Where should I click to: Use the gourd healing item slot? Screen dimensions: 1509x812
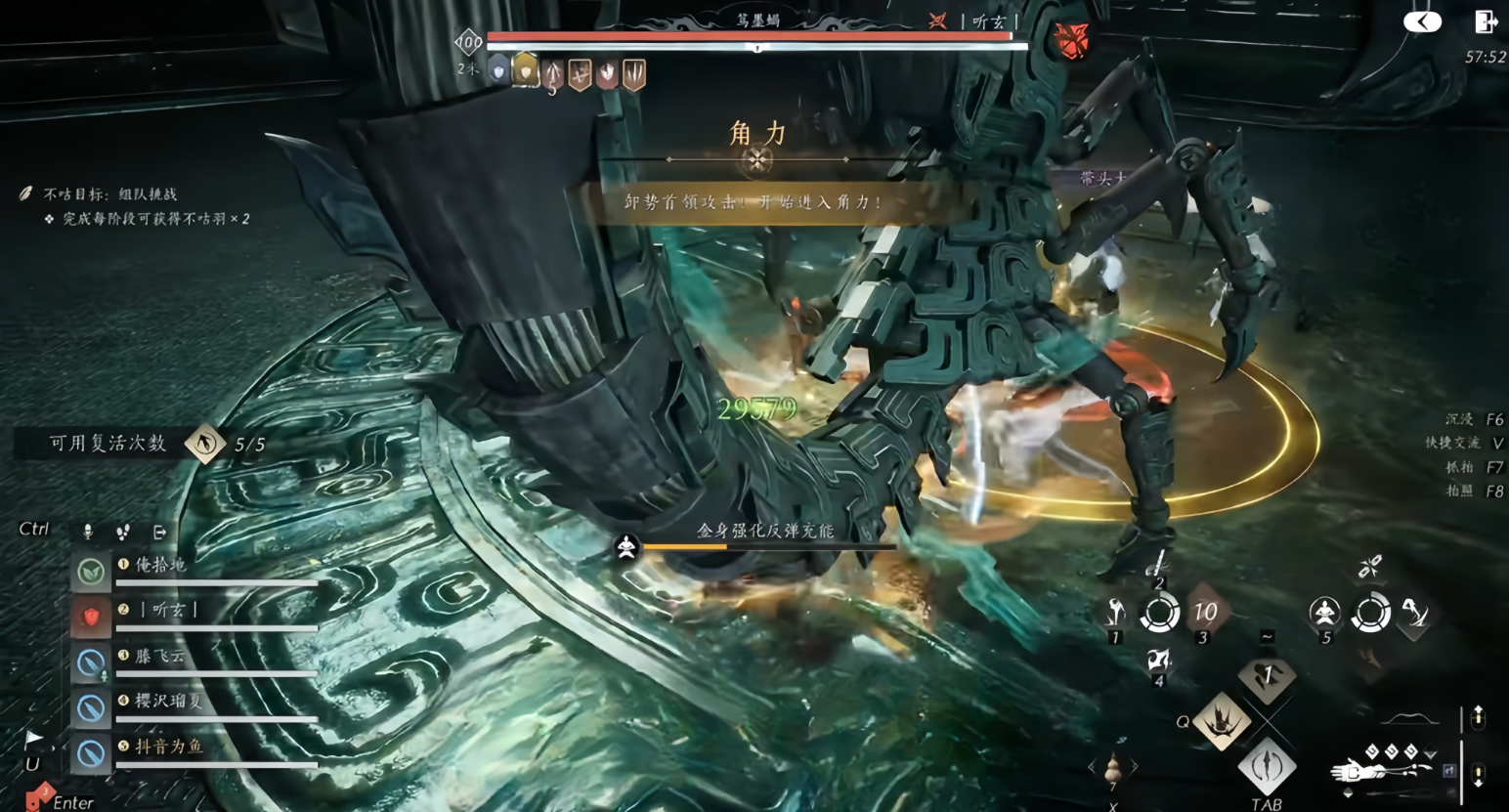[x=1113, y=770]
